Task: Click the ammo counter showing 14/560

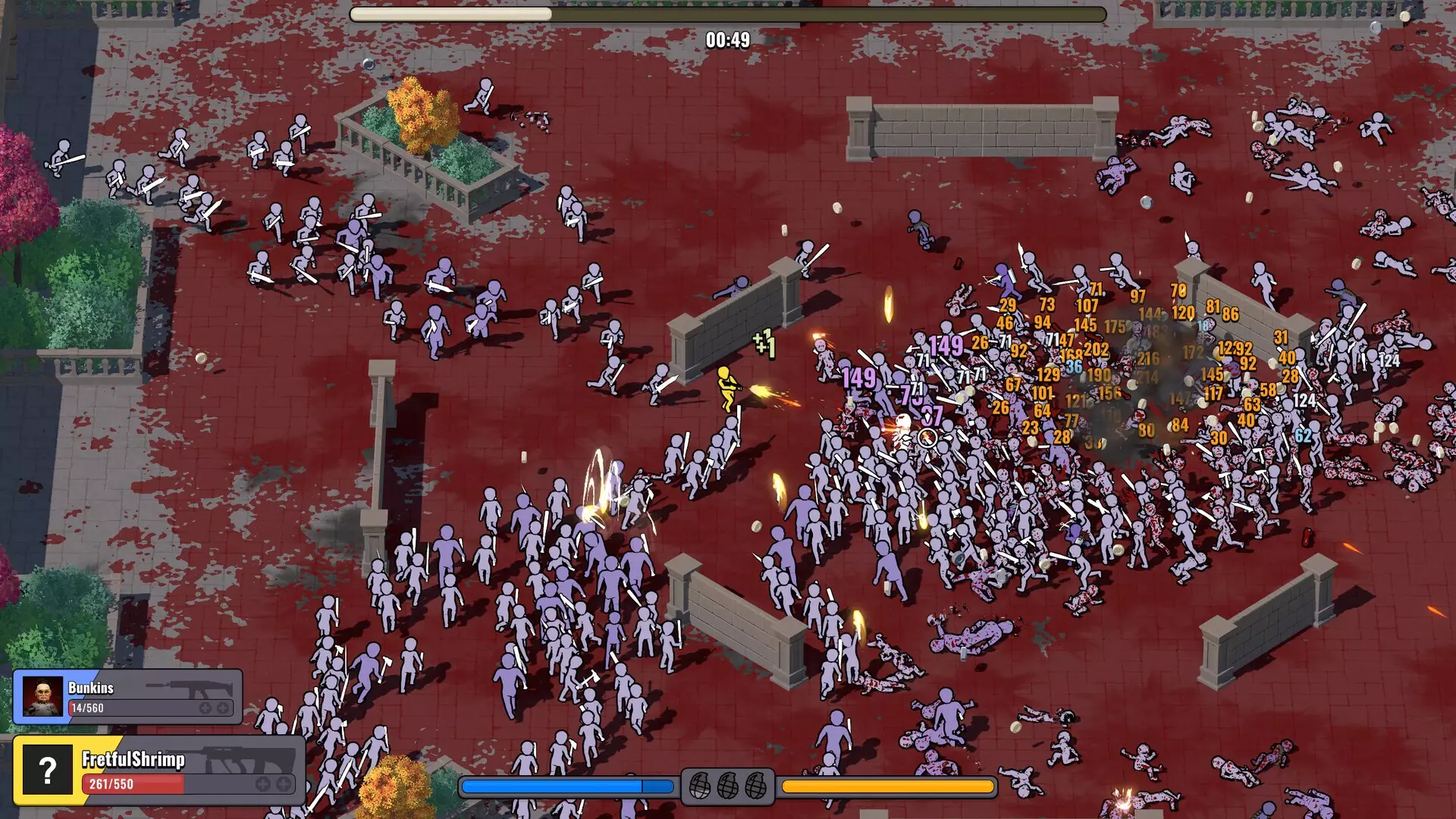Action: coord(87,707)
